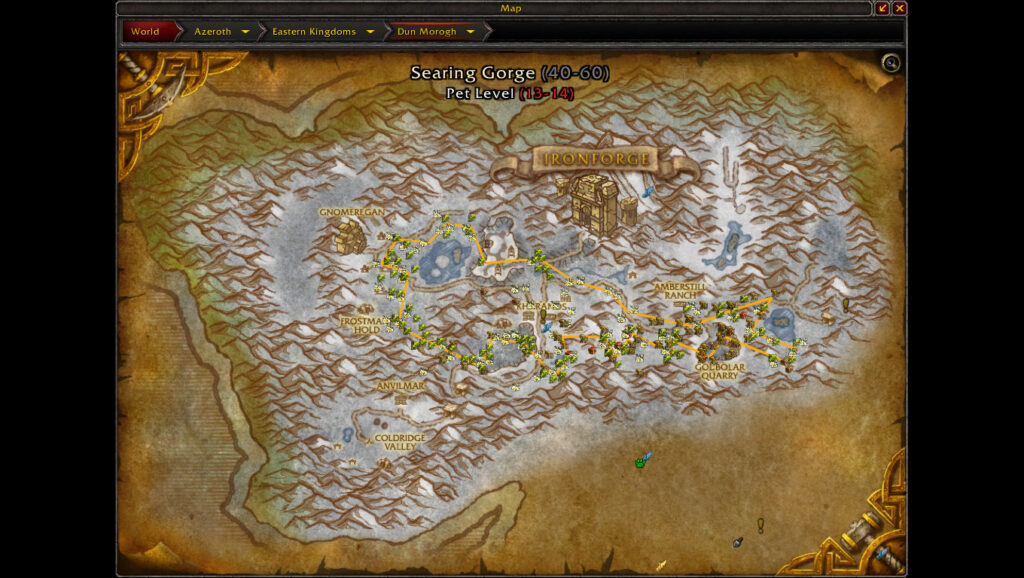The height and width of the screenshot is (578, 1024).
Task: Toggle the map window size button
Action: 882,8
